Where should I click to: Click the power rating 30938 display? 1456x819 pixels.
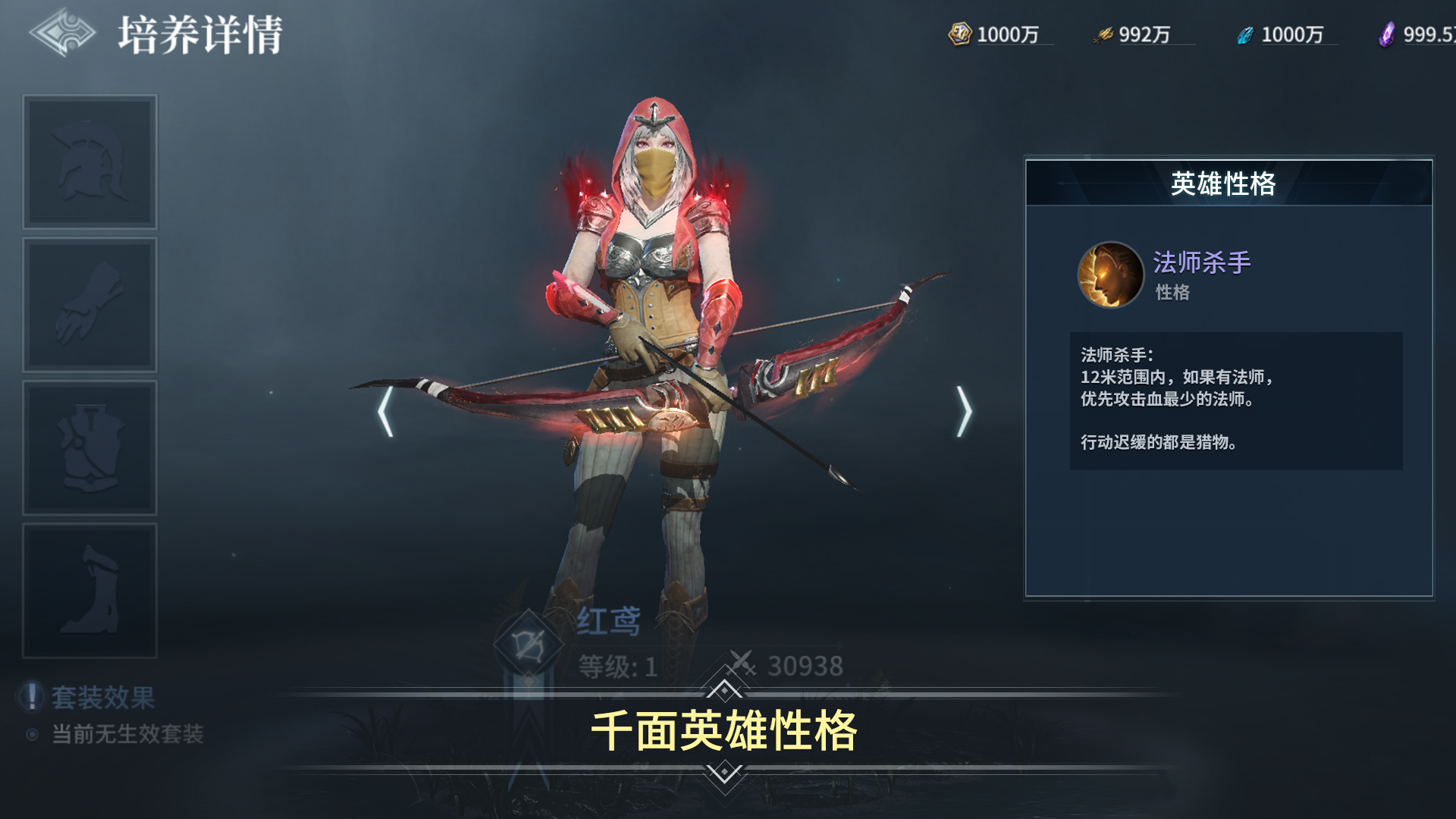(x=804, y=664)
